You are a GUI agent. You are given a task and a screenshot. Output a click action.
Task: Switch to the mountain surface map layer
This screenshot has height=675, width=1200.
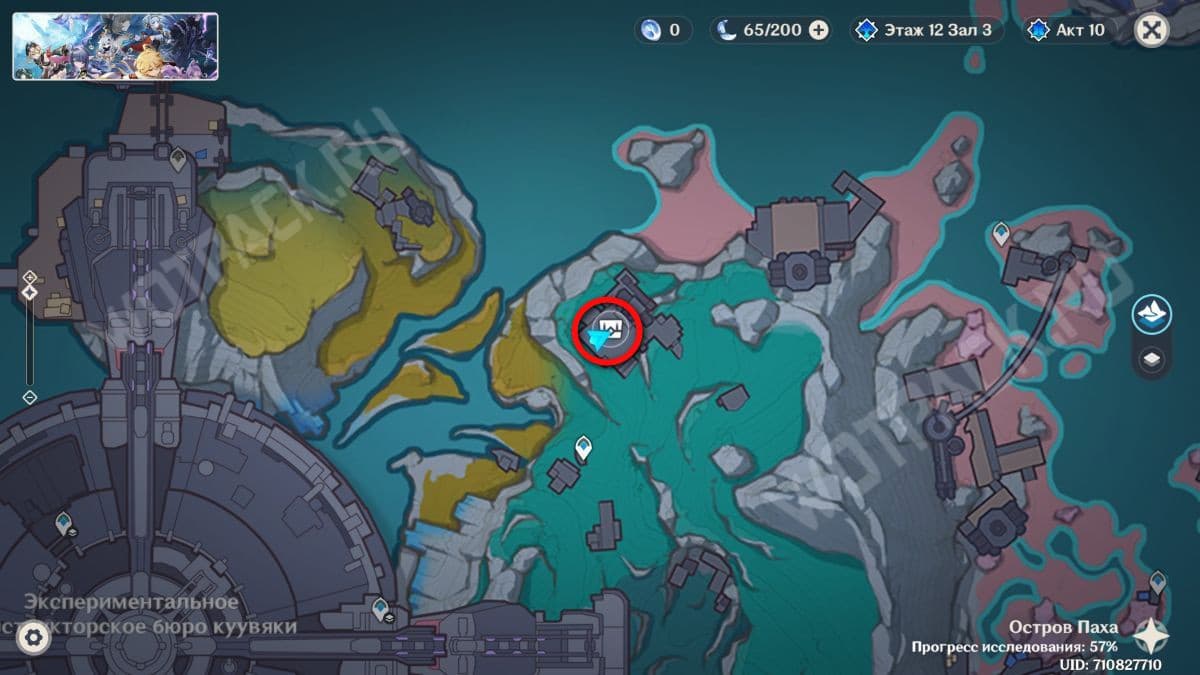click(1152, 314)
